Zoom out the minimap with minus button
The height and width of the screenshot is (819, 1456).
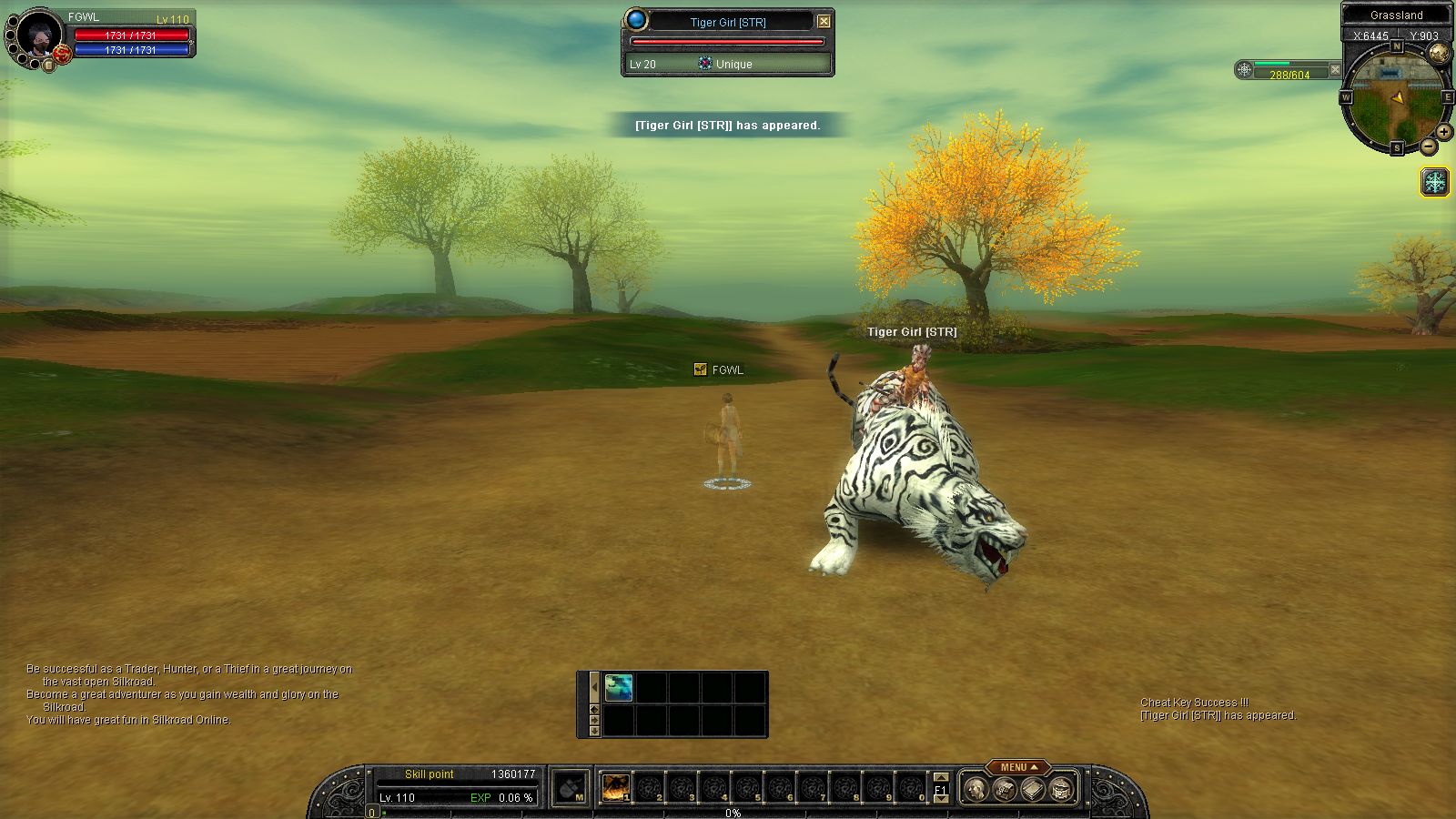pos(1429,147)
